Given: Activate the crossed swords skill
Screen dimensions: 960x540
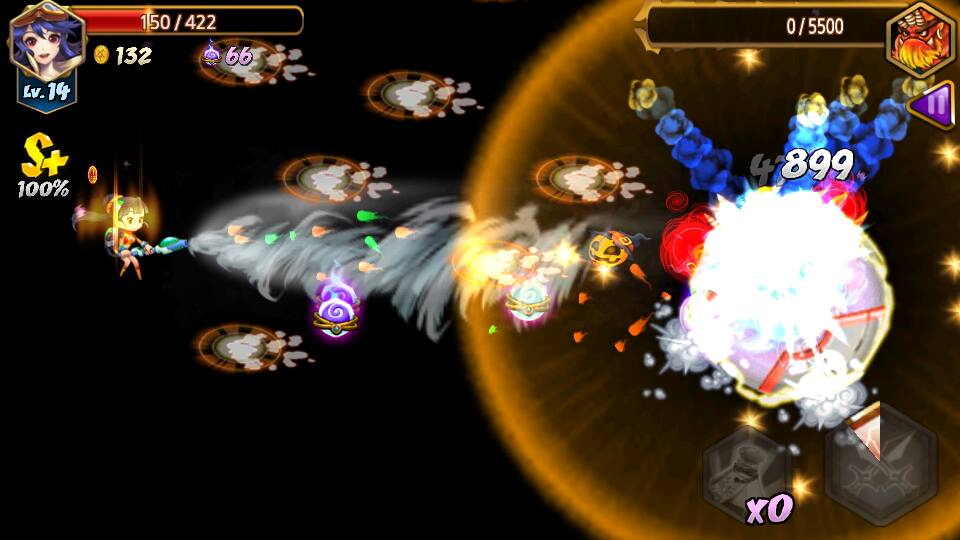Looking at the screenshot, I should [x=881, y=468].
